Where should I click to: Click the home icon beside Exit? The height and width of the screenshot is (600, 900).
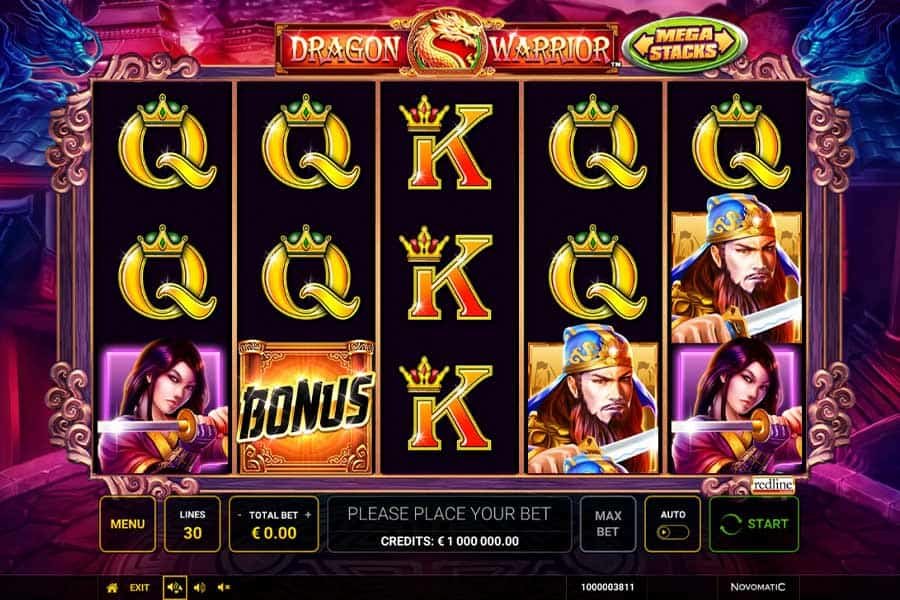pos(113,587)
